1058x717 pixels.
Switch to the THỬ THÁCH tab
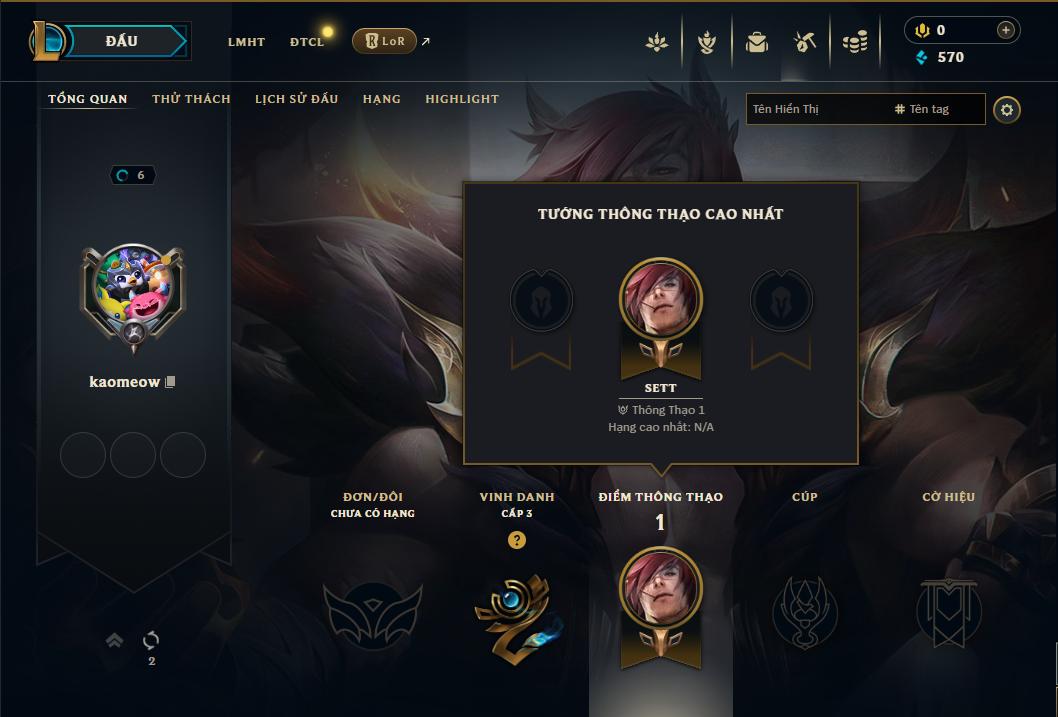coord(191,99)
